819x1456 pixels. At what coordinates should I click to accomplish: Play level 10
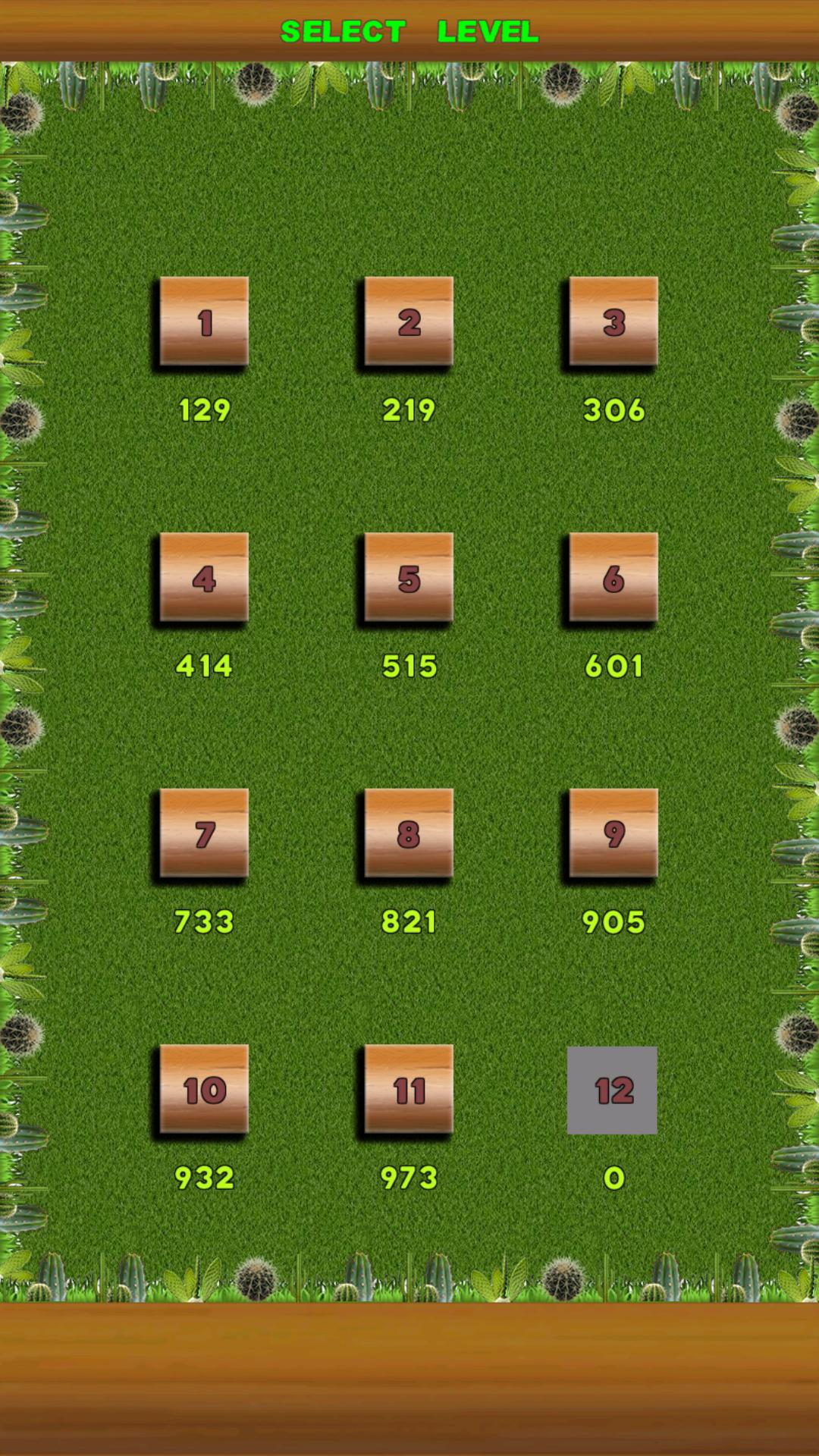click(x=204, y=1090)
